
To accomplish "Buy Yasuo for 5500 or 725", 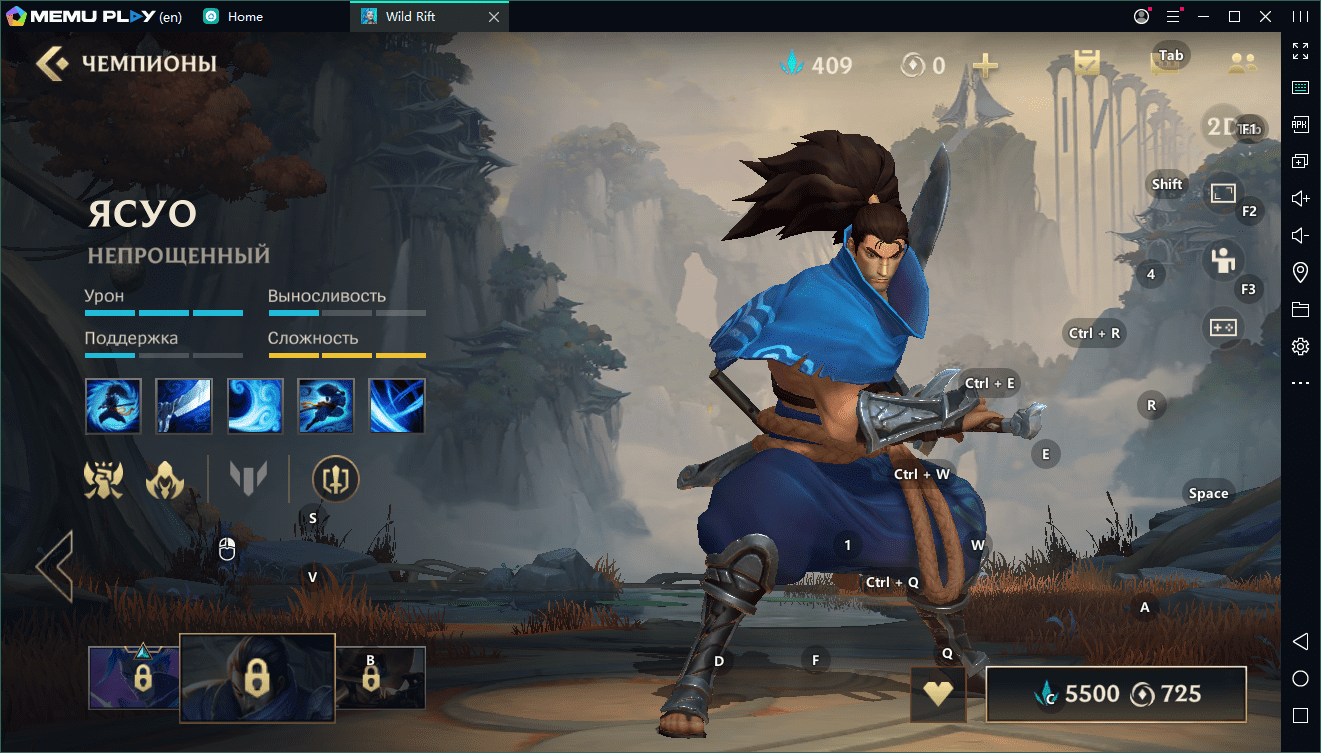I will click(1116, 694).
